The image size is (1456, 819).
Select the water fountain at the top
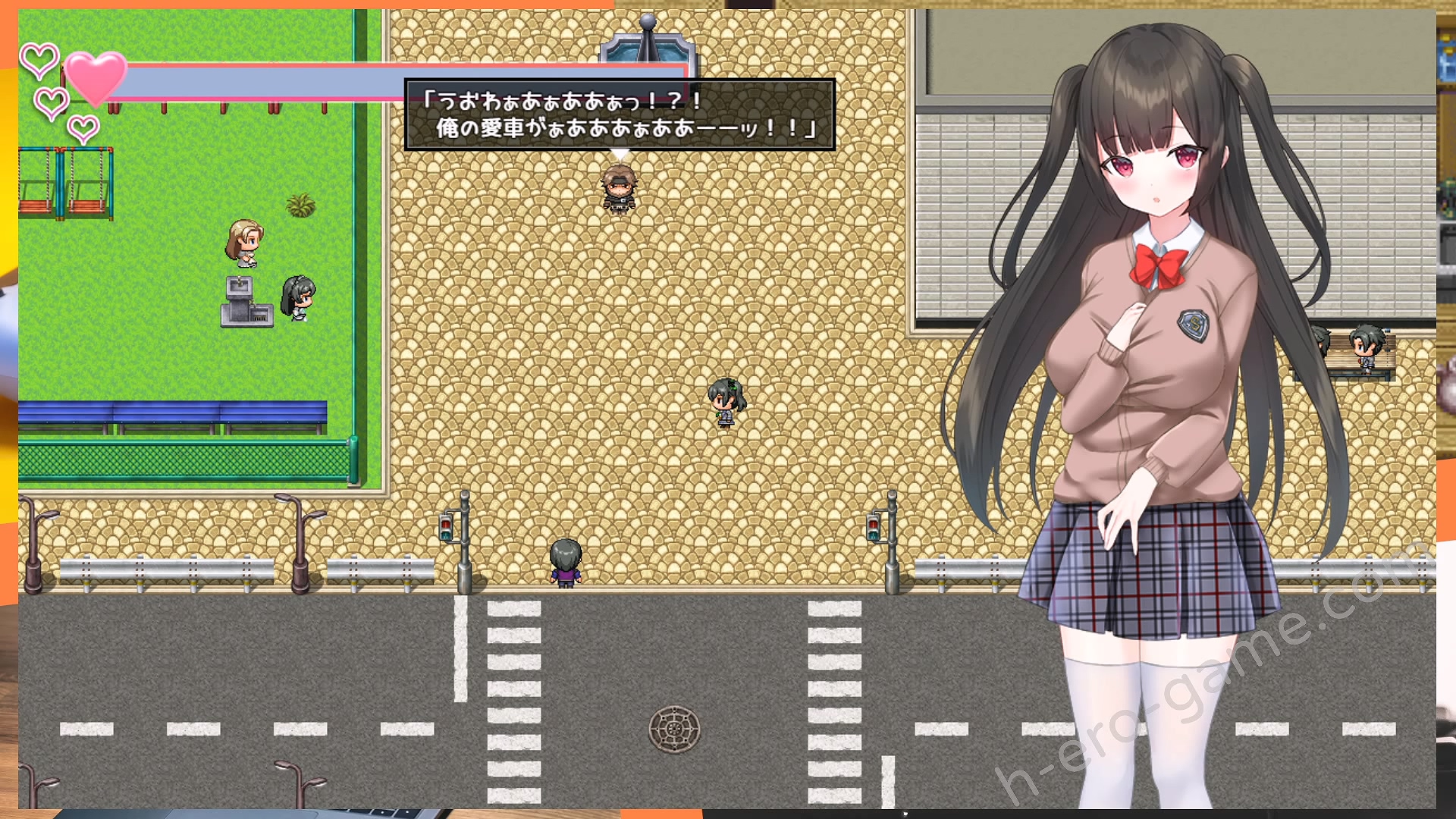[x=646, y=42]
